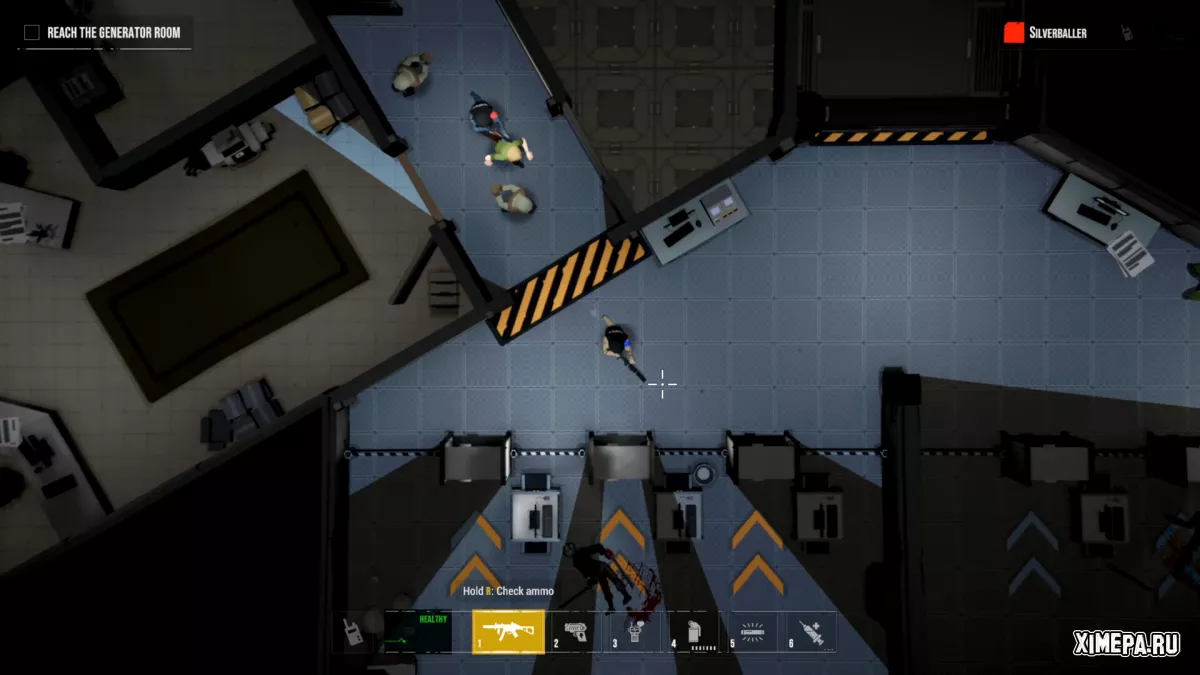Viewport: 1200px width, 675px height.
Task: Use the medical syringe in slot 6
Action: point(811,632)
